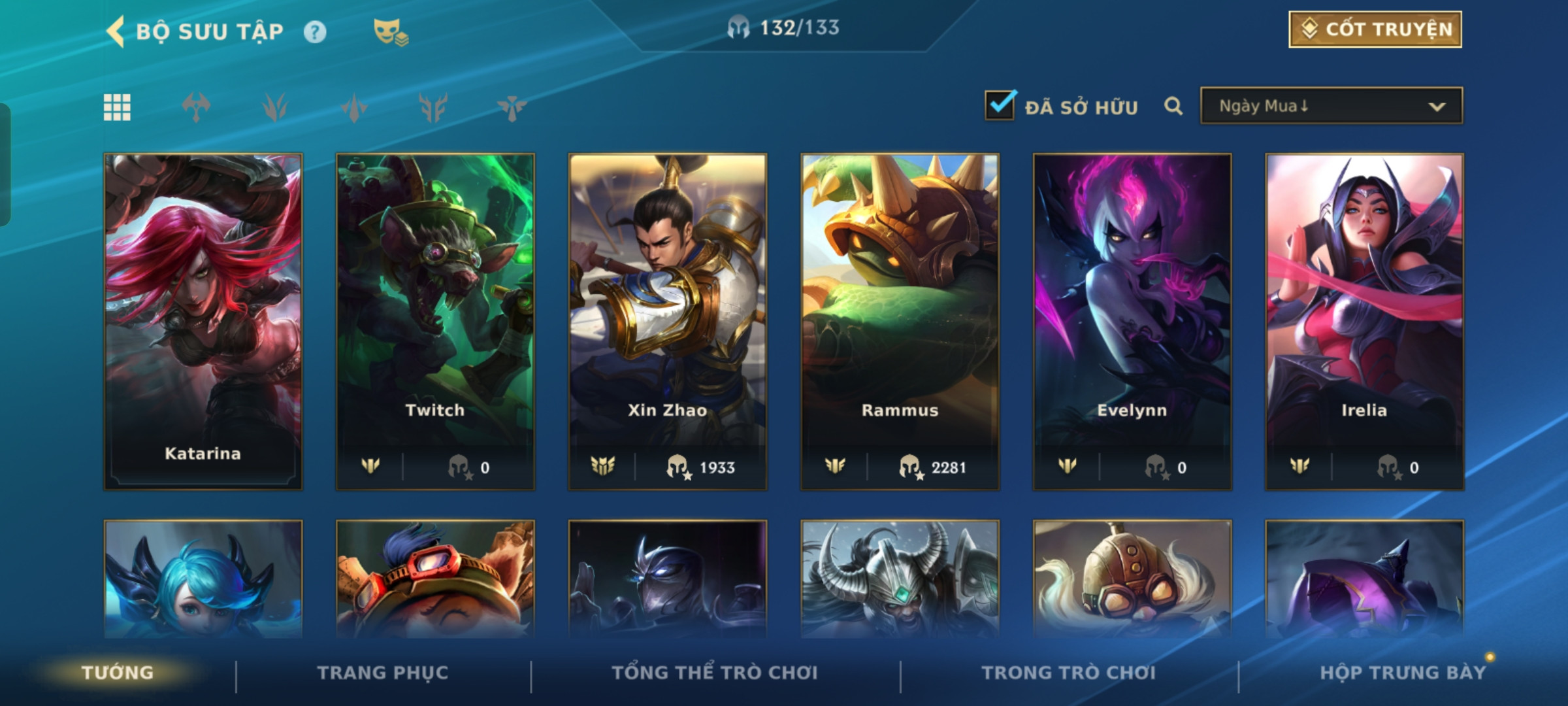The height and width of the screenshot is (706, 1568).
Task: Open the mask and coins icon
Action: tap(391, 32)
